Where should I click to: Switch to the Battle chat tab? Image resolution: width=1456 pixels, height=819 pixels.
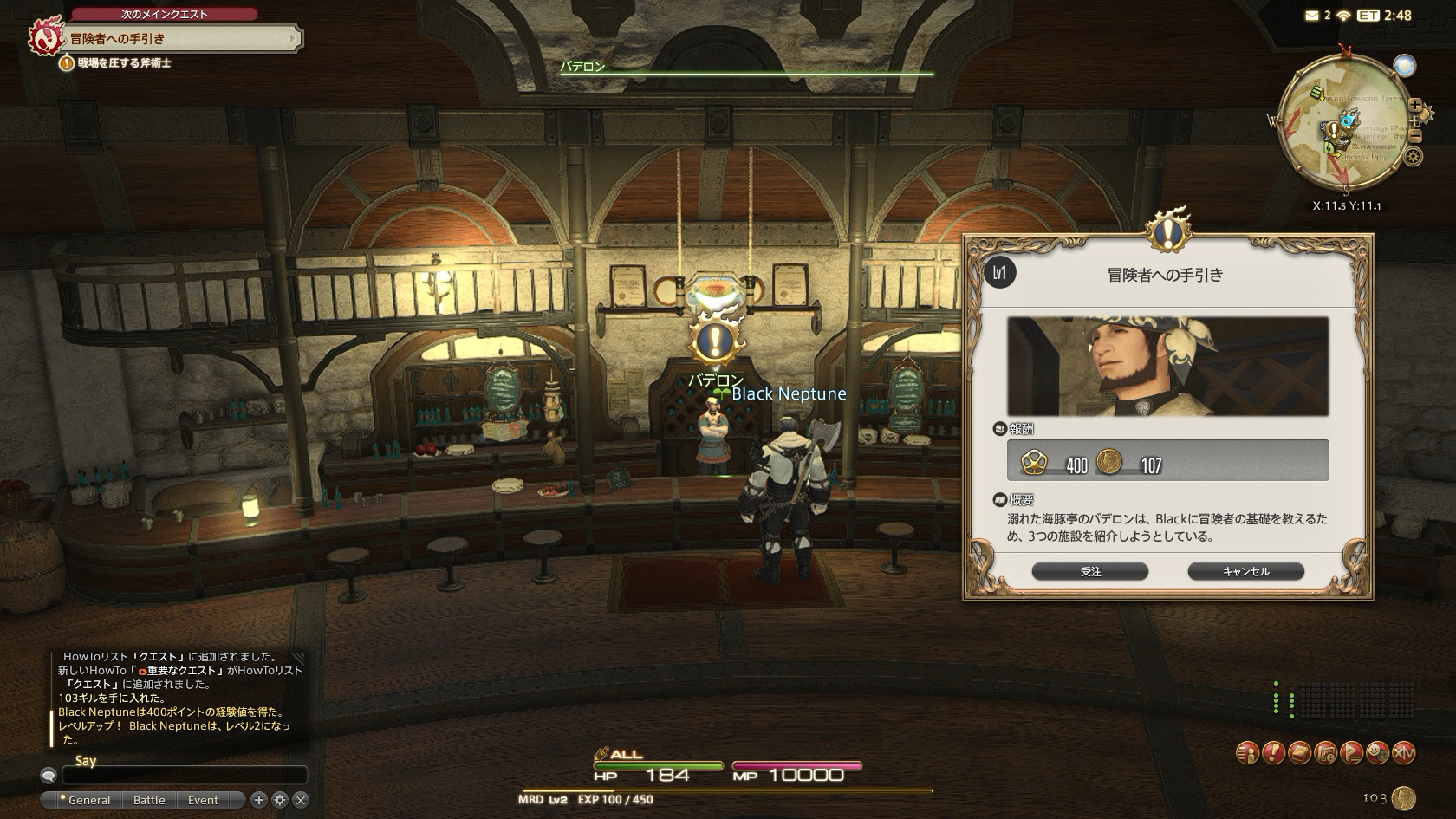pos(149,800)
